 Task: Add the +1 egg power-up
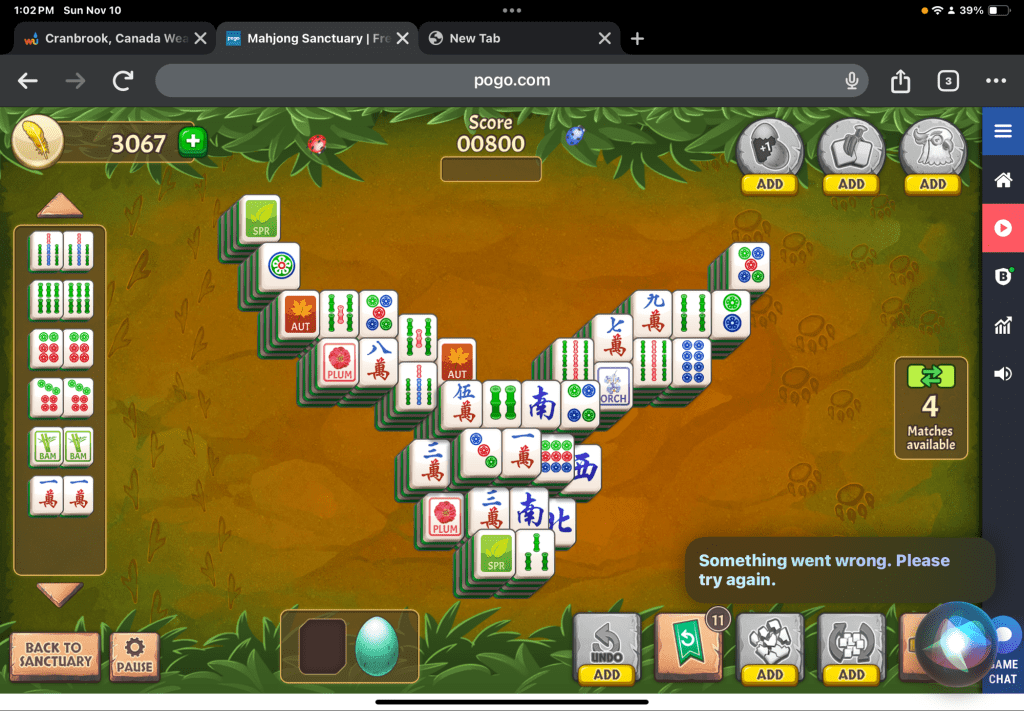(x=769, y=184)
